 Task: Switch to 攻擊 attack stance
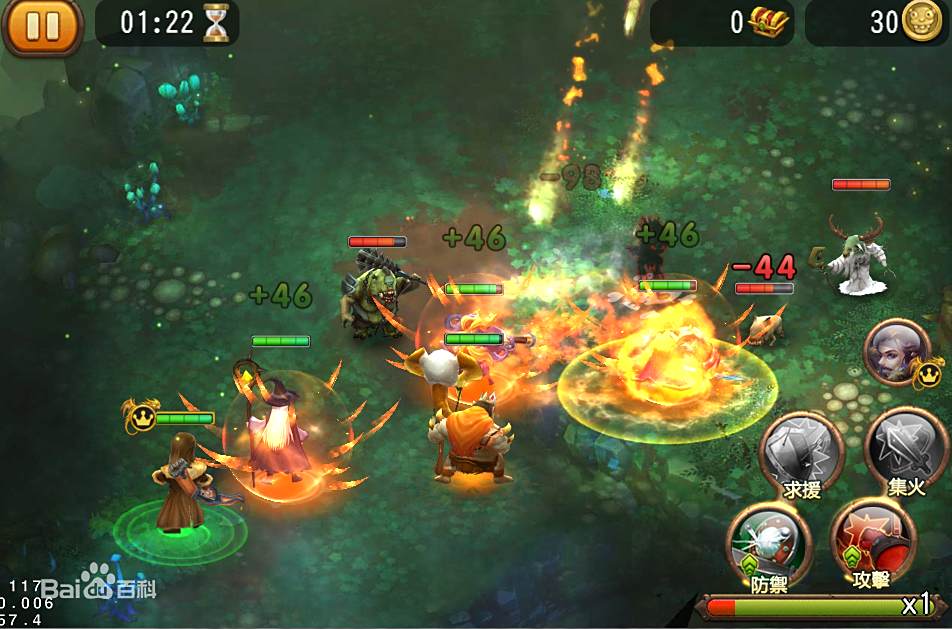[x=872, y=541]
